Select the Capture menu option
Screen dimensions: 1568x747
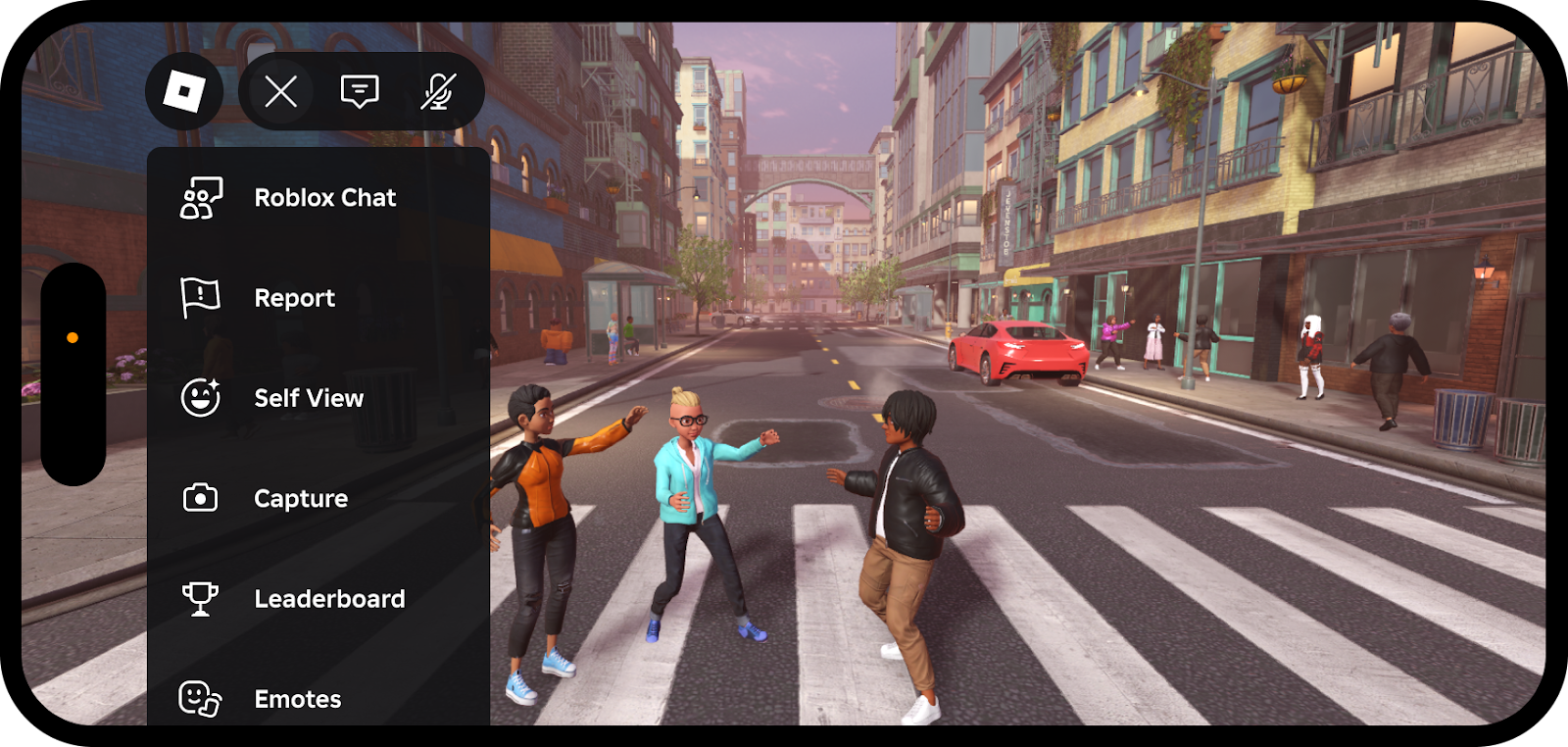point(300,499)
